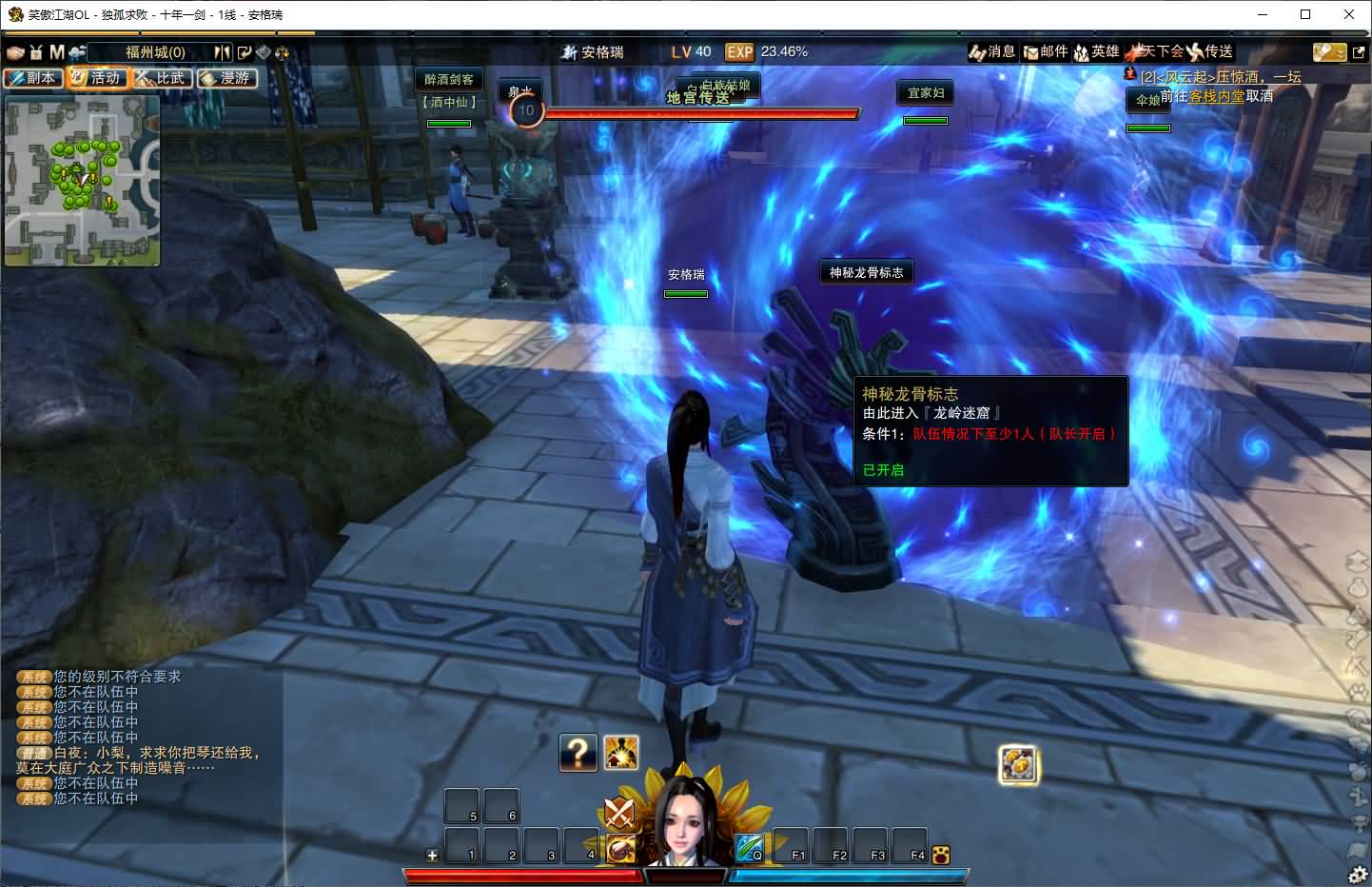Click the minimap of 福州城
This screenshot has width=1372, height=887.
tap(82, 181)
